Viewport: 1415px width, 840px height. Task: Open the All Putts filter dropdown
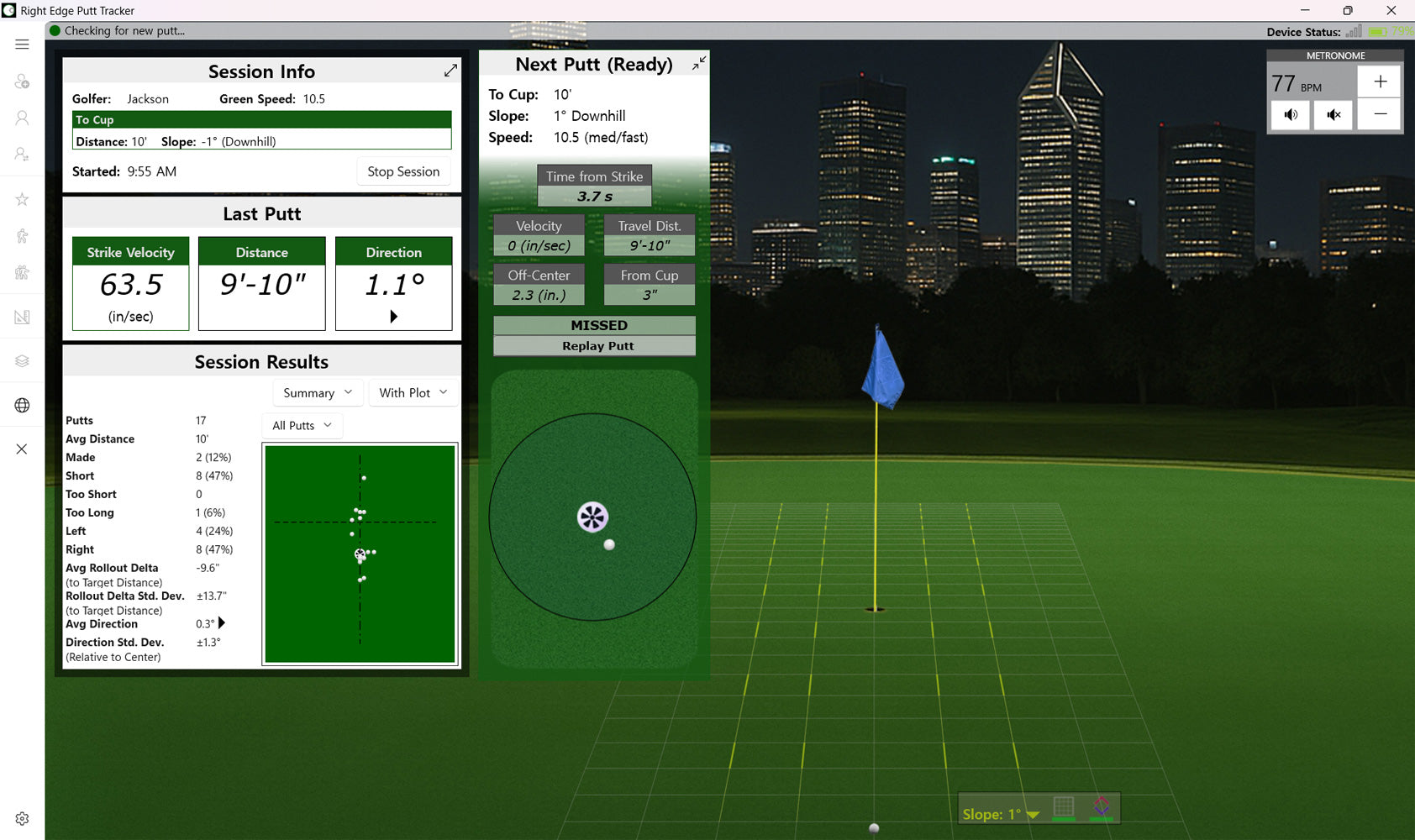(302, 426)
